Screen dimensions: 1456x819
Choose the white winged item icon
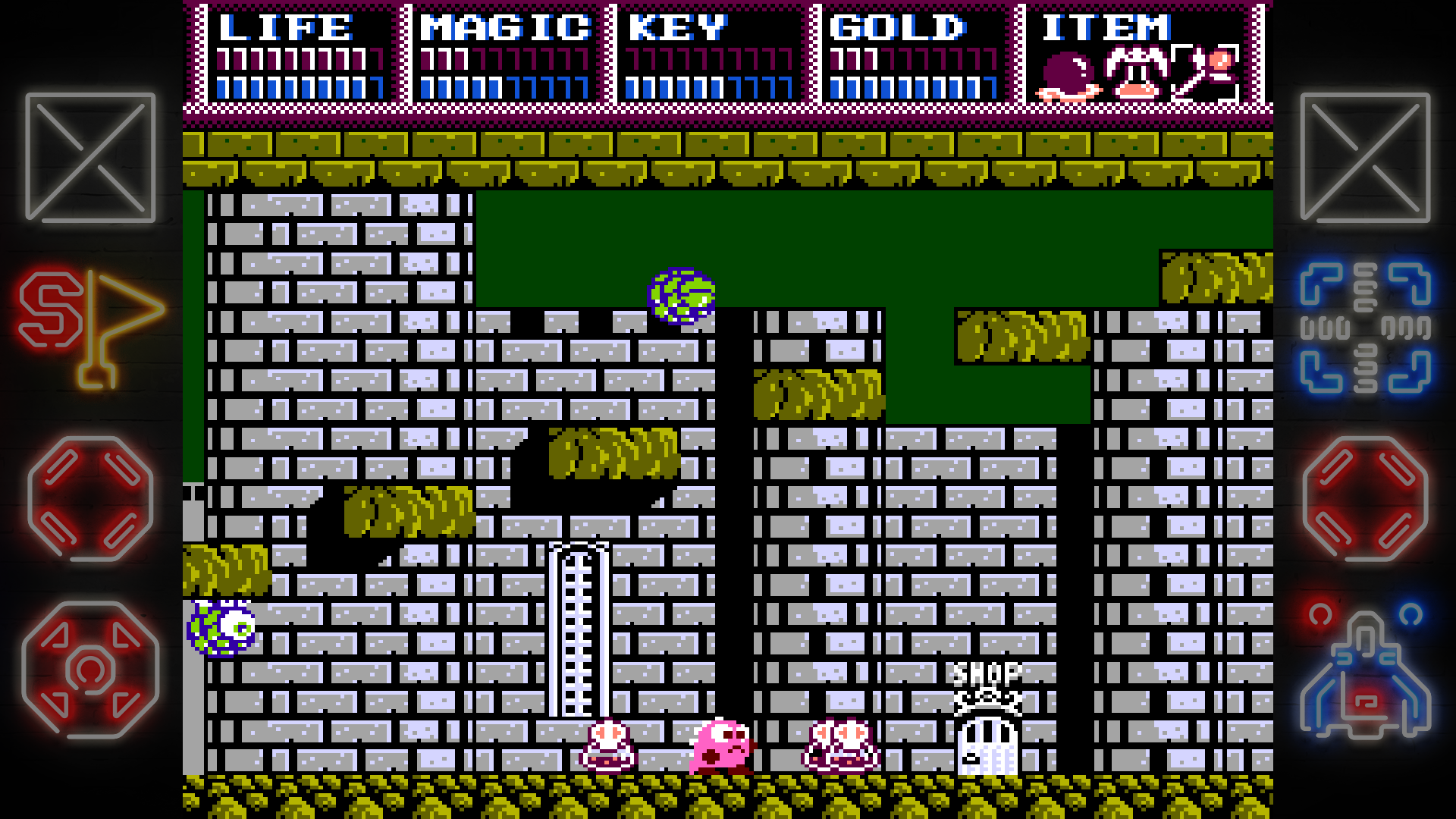click(x=1136, y=74)
